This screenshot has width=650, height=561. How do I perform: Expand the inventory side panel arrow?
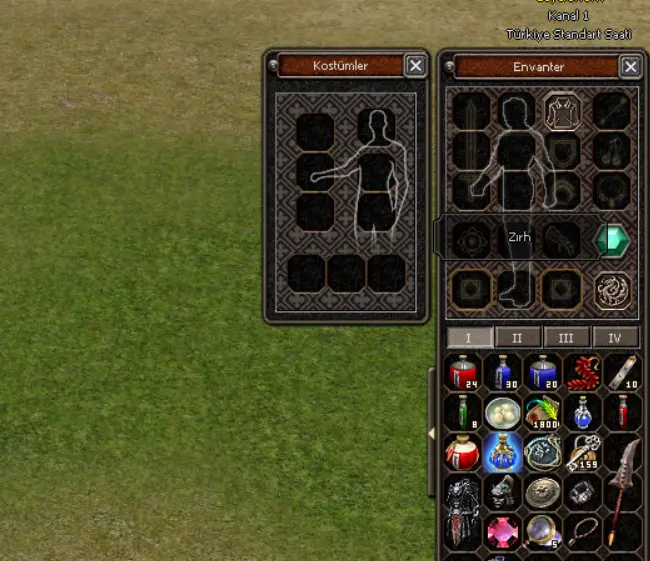tap(432, 433)
